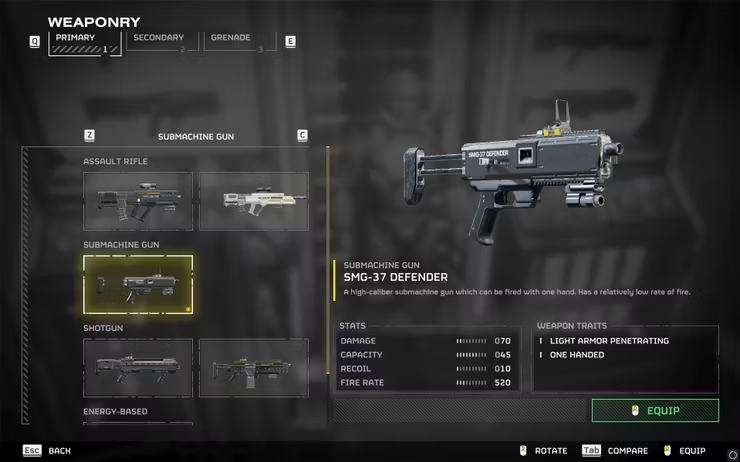The height and width of the screenshot is (462, 740).
Task: Choose the green-accented shotgun thumbnail
Action: click(x=254, y=368)
